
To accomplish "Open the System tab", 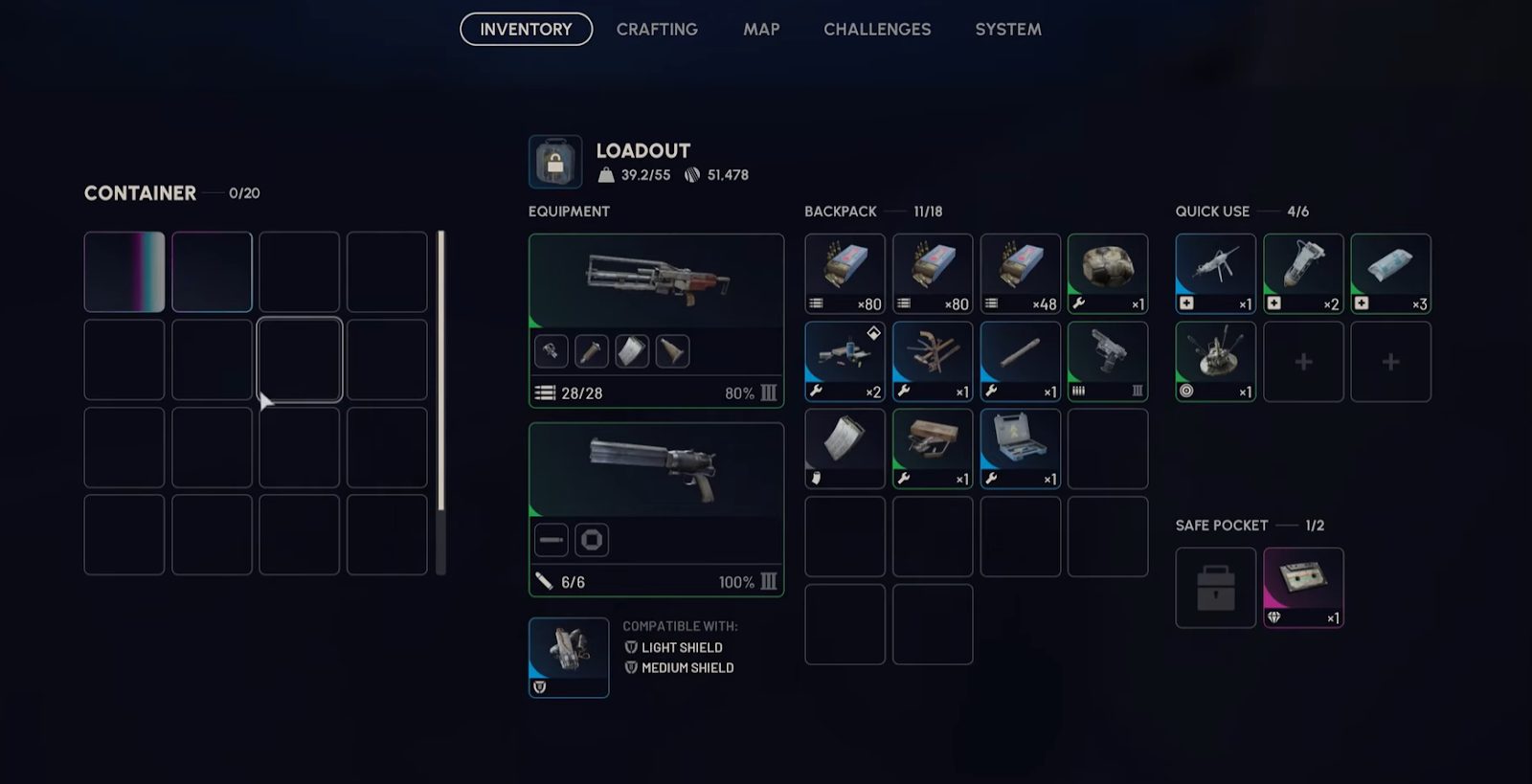I will click(x=1008, y=30).
